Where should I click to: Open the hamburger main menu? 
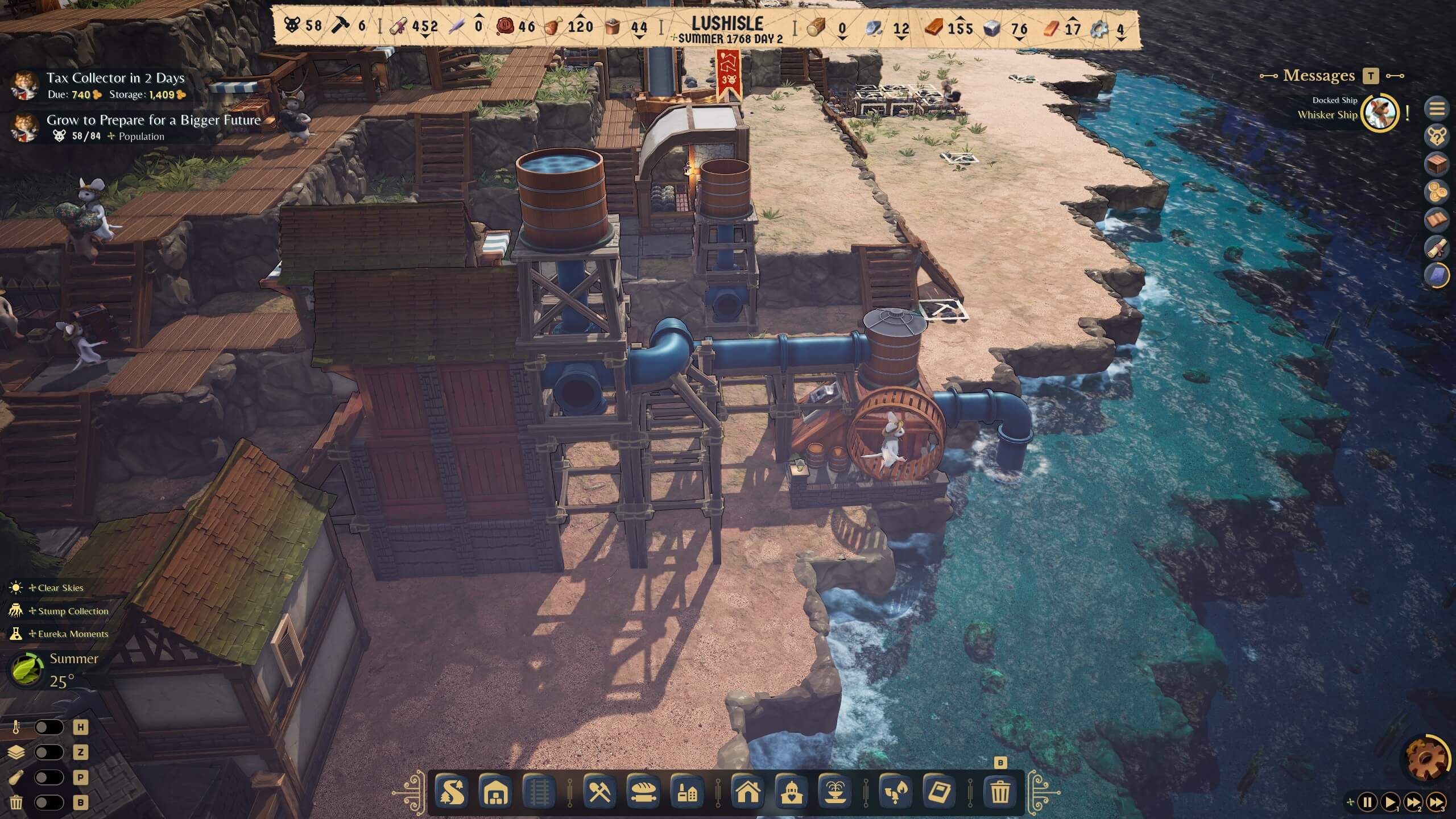[x=1437, y=108]
